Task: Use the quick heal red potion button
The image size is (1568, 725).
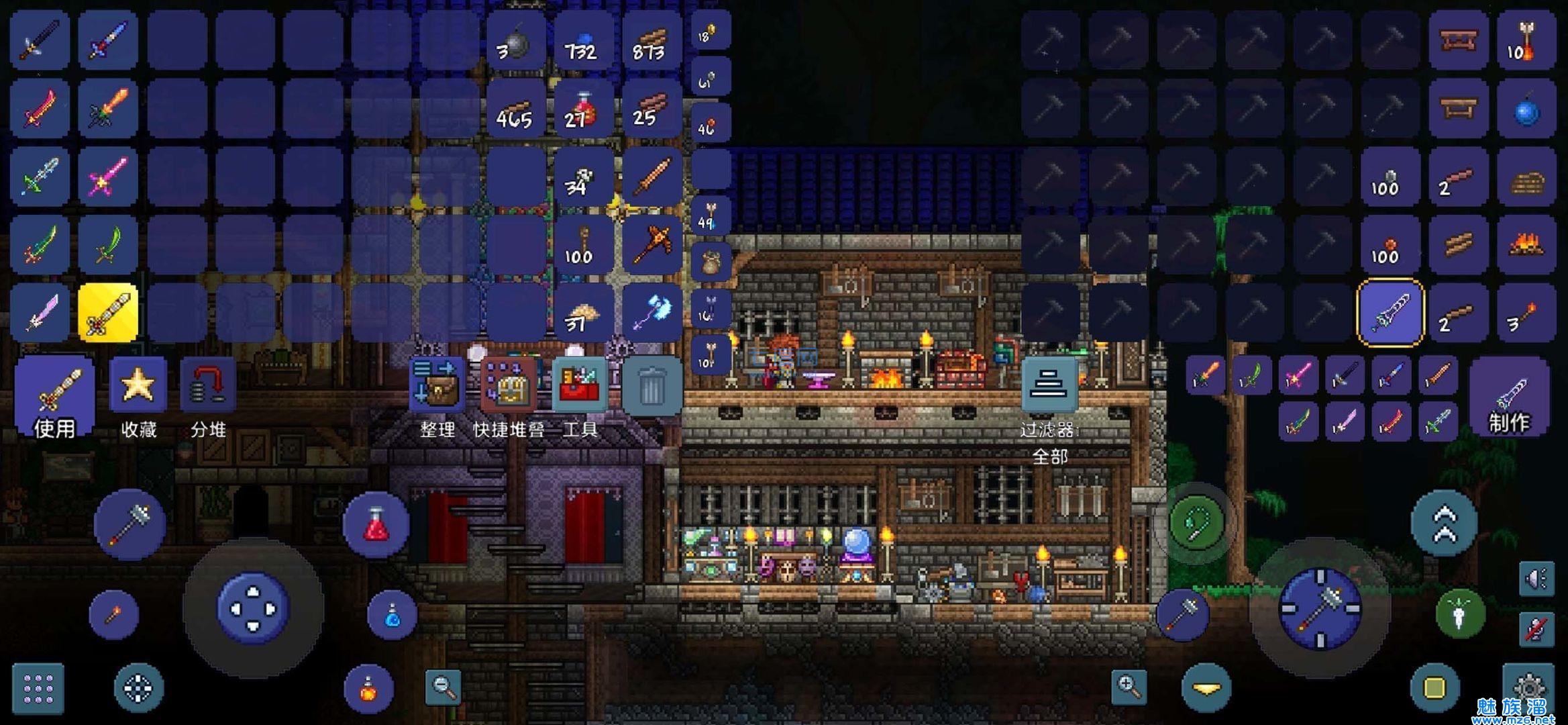Action: (x=376, y=524)
